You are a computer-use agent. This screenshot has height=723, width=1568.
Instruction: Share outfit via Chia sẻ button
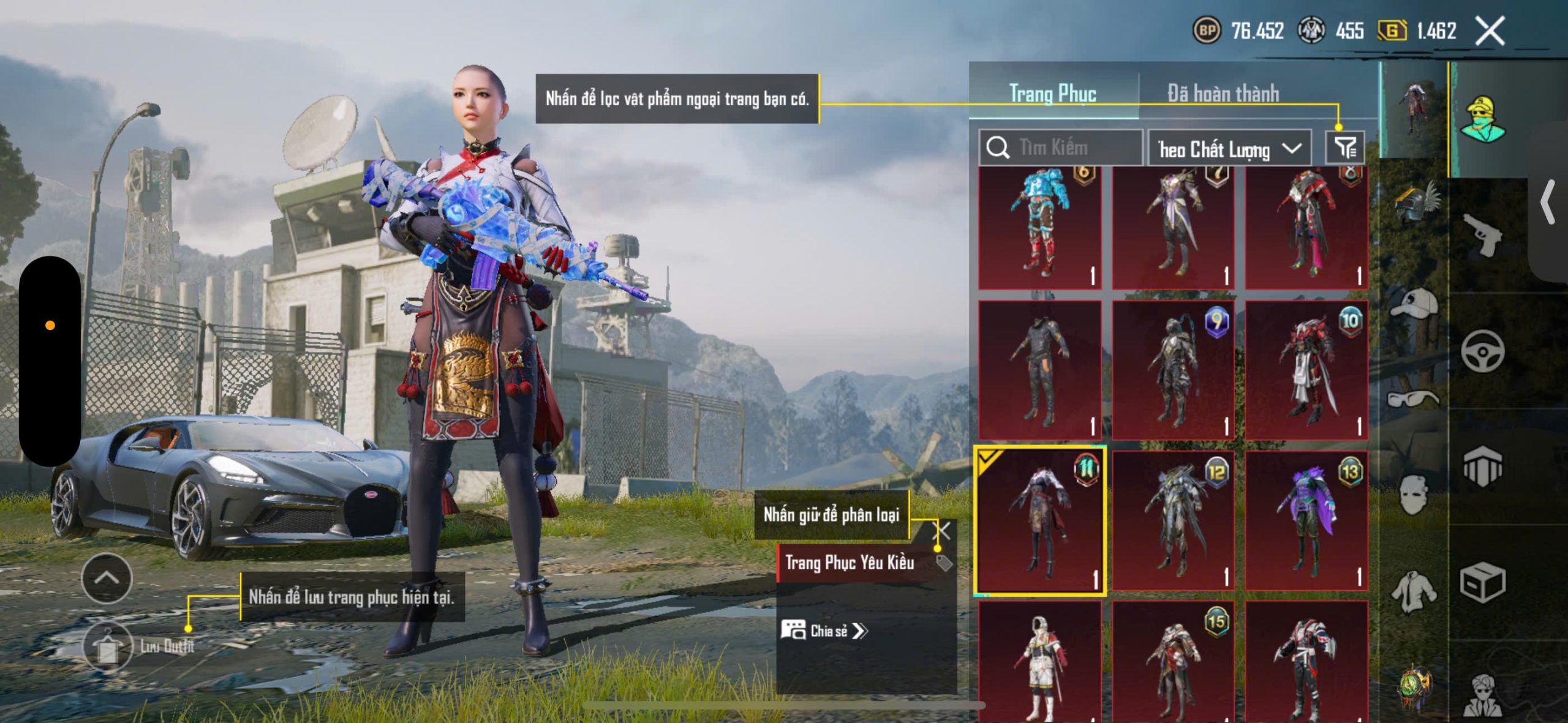824,631
